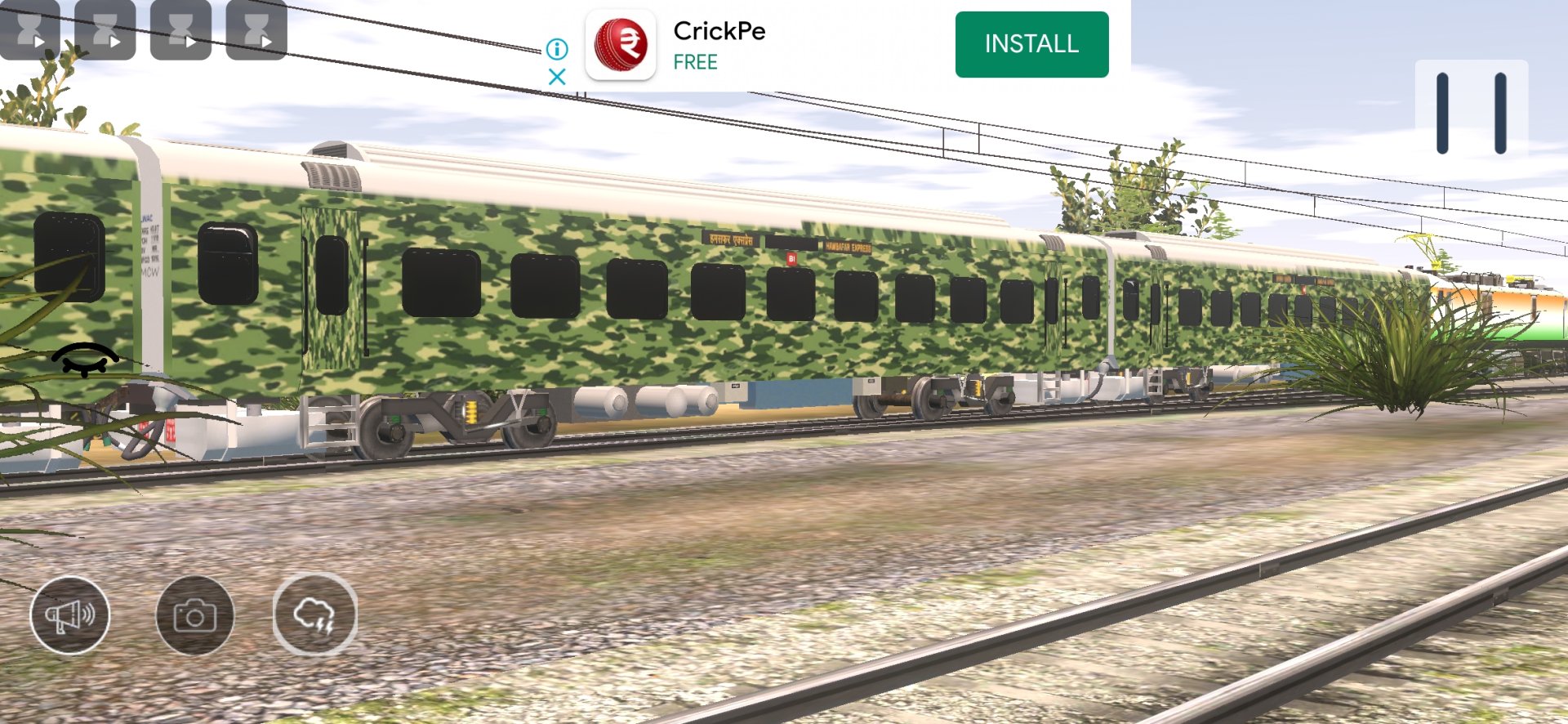Viewport: 1568px width, 724px height.
Task: Toggle the eye icon to hide controls
Action: 85,359
